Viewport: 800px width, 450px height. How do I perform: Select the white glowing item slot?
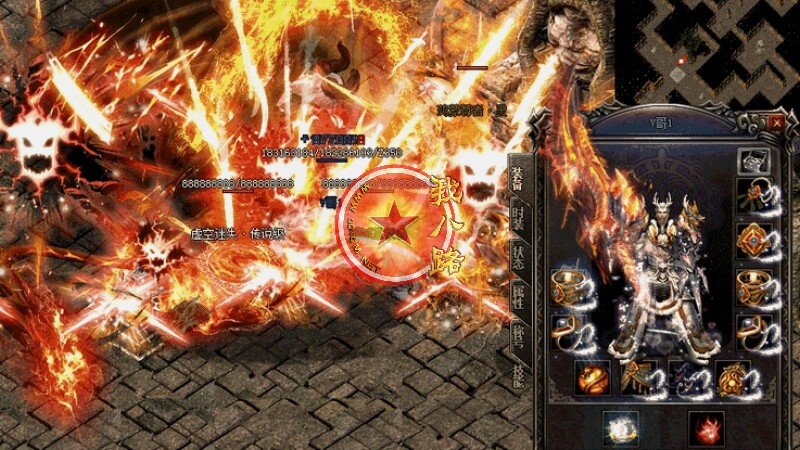pyautogui.click(x=620, y=427)
